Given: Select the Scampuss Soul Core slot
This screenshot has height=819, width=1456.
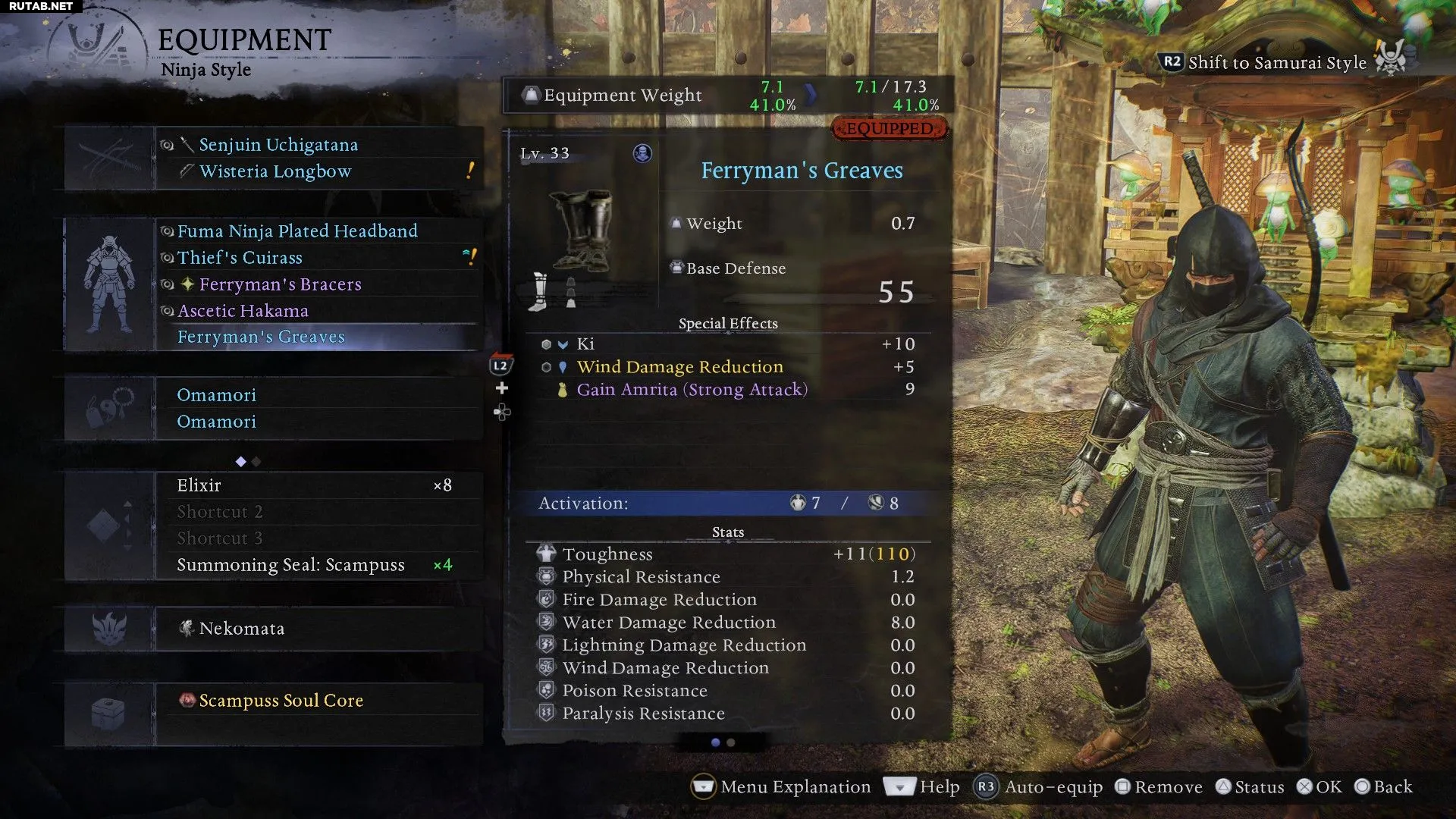Looking at the screenshot, I should click(281, 701).
